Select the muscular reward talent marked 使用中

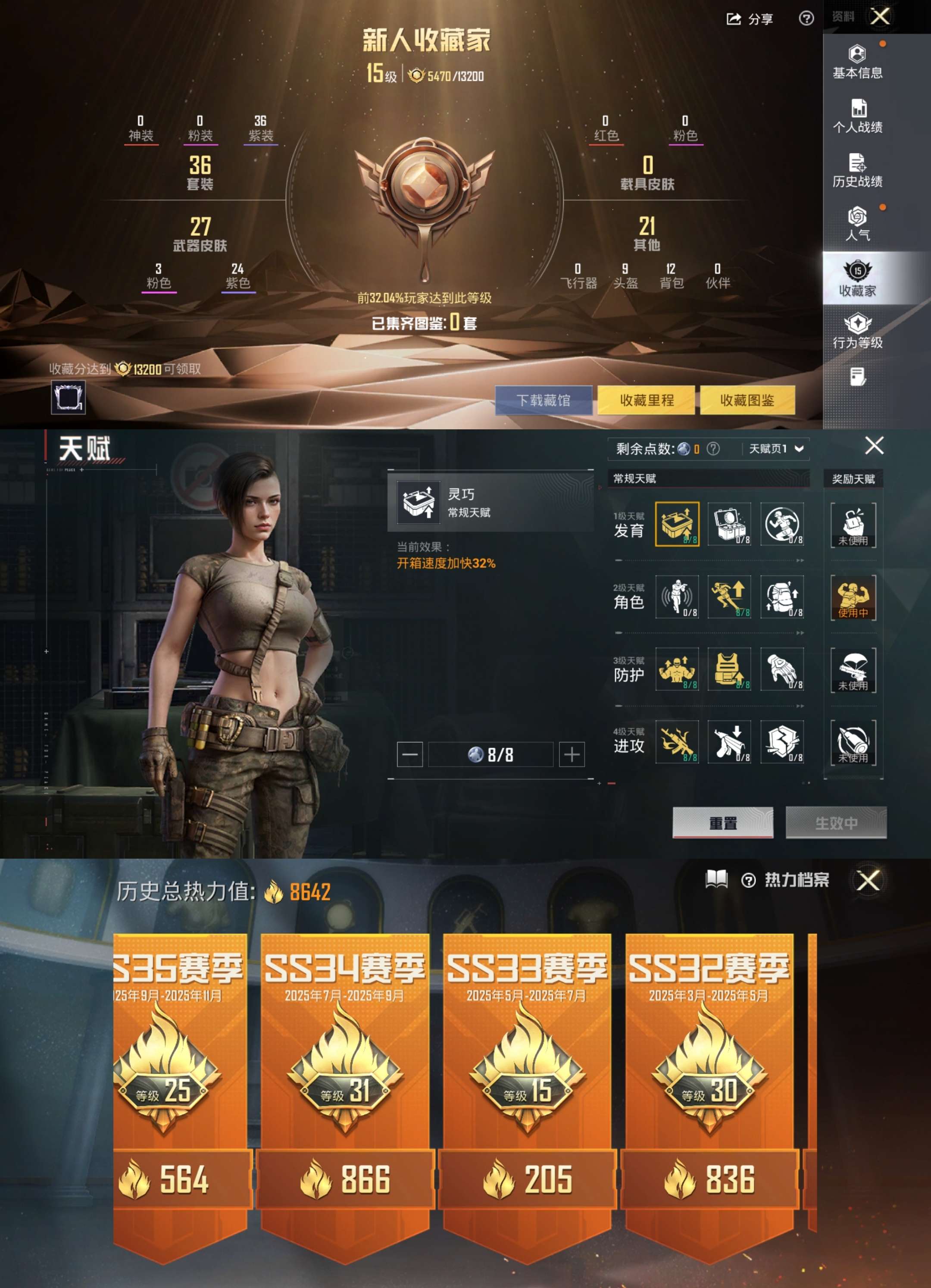(853, 597)
